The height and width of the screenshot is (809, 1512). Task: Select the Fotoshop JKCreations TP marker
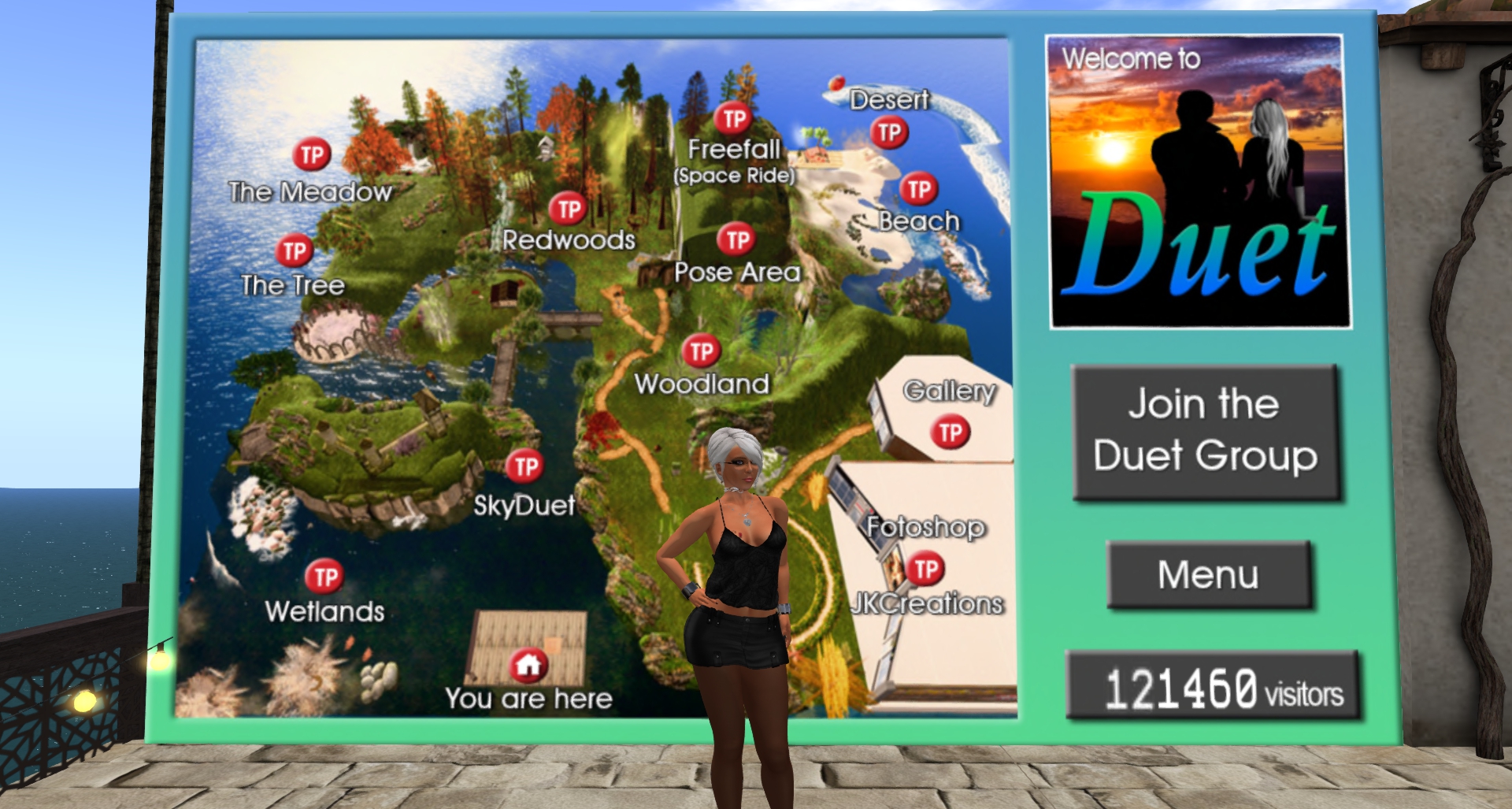[926, 569]
